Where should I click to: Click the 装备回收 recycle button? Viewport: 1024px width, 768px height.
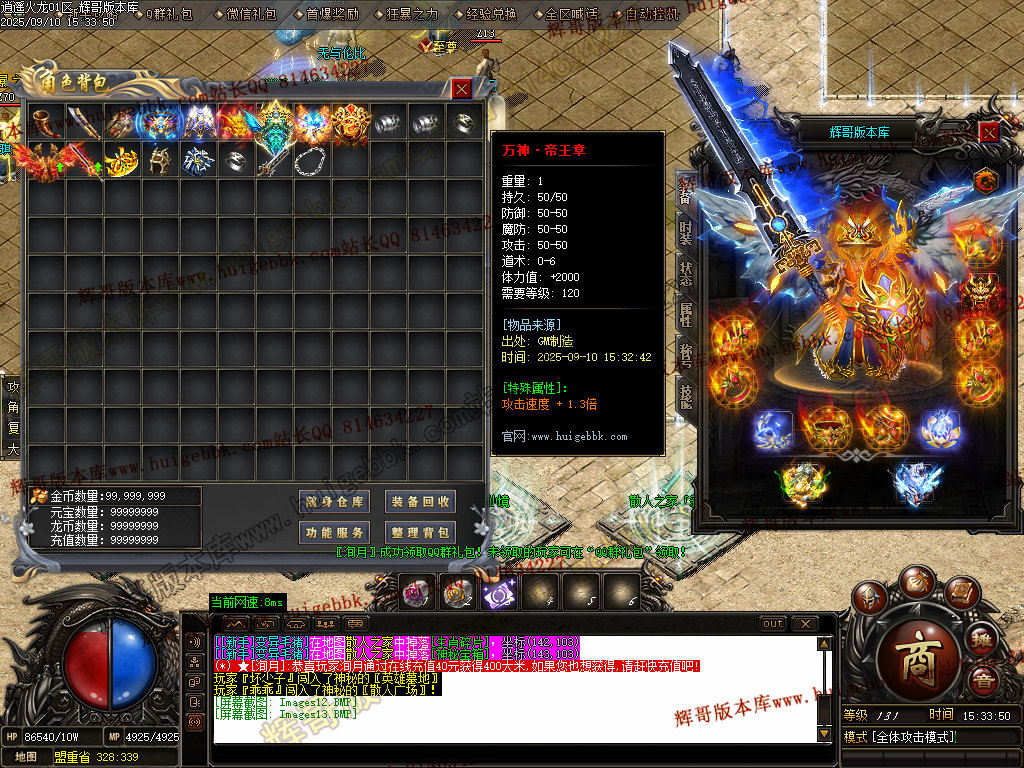tap(420, 502)
